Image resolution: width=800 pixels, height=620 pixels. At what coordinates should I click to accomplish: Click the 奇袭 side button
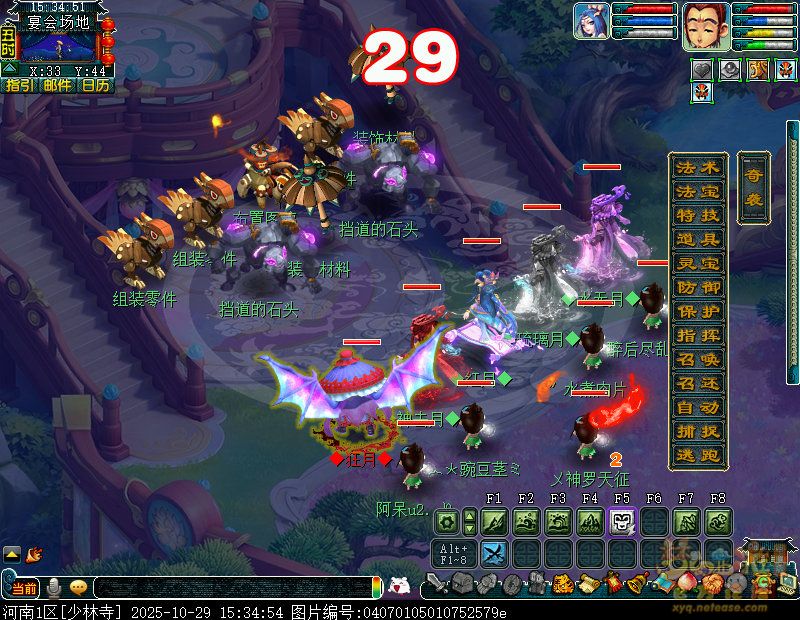754,187
